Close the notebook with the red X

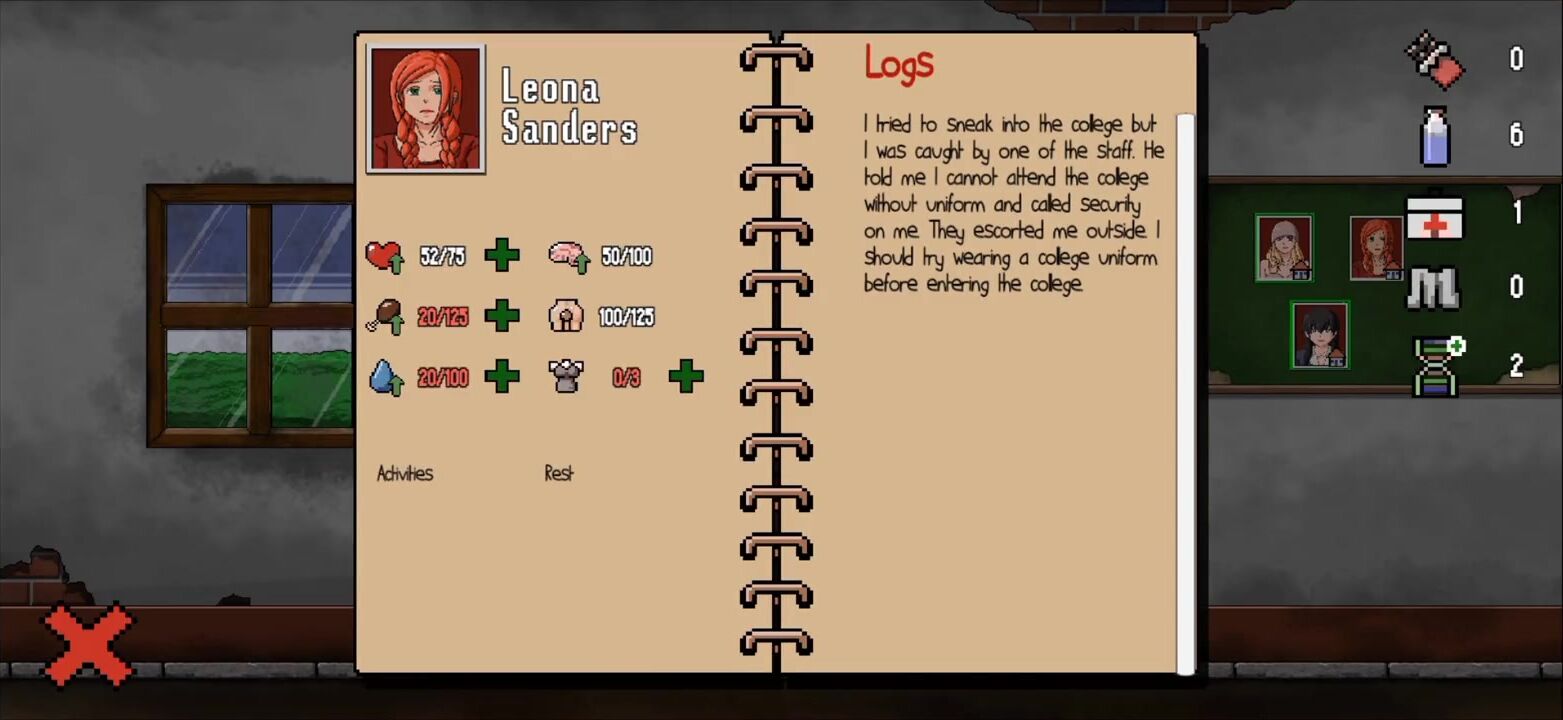tap(88, 644)
